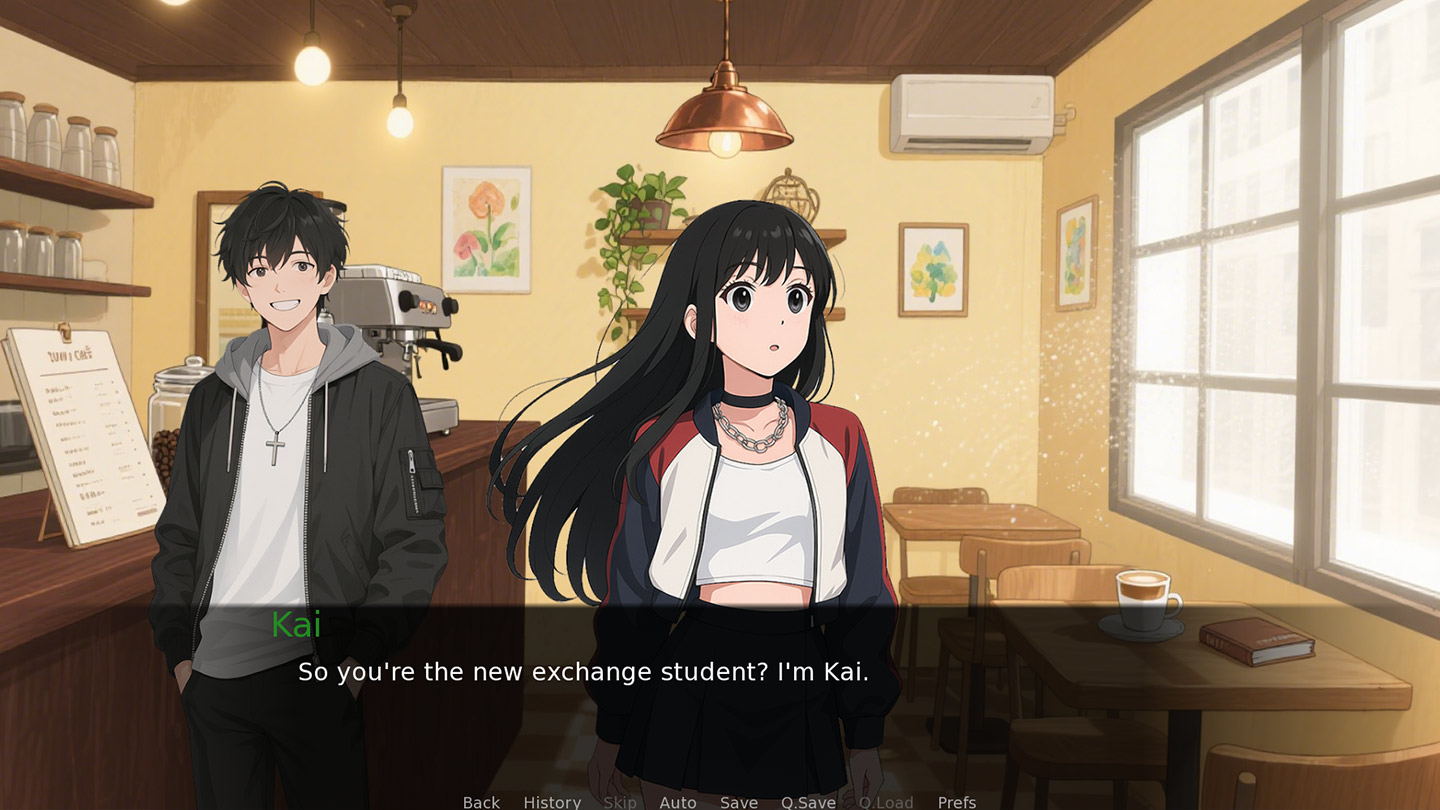Quick save with Q.Save
Viewport: 1440px width, 810px height.
click(x=808, y=802)
